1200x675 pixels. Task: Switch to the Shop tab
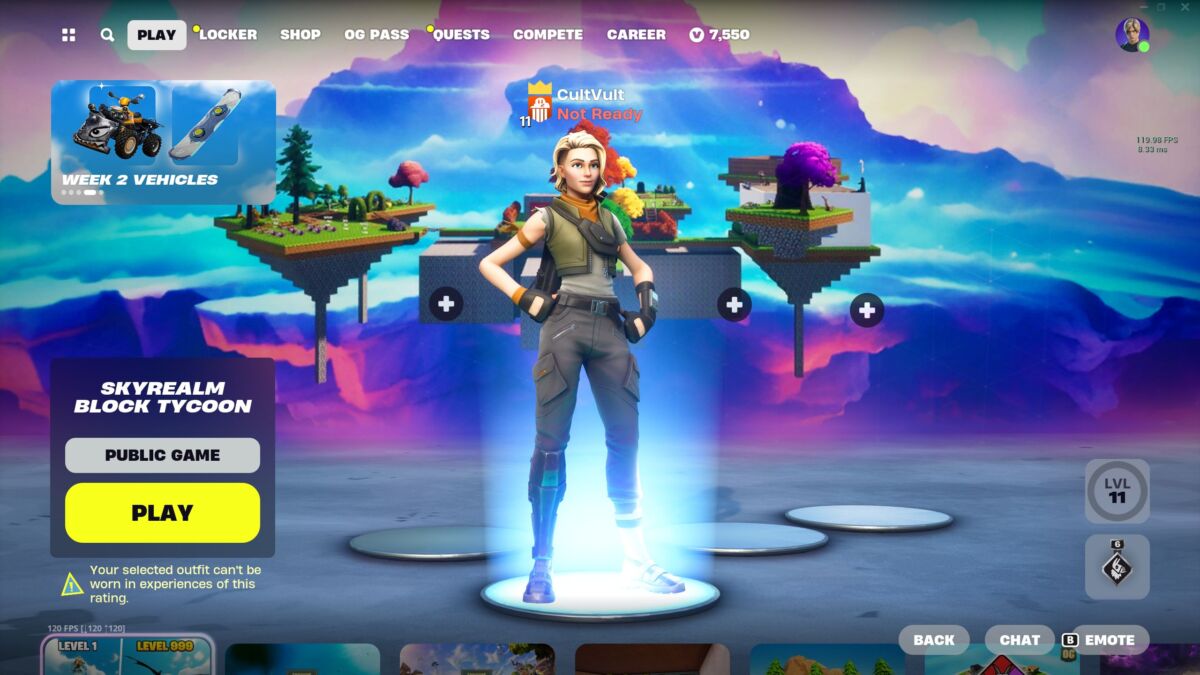[x=300, y=34]
